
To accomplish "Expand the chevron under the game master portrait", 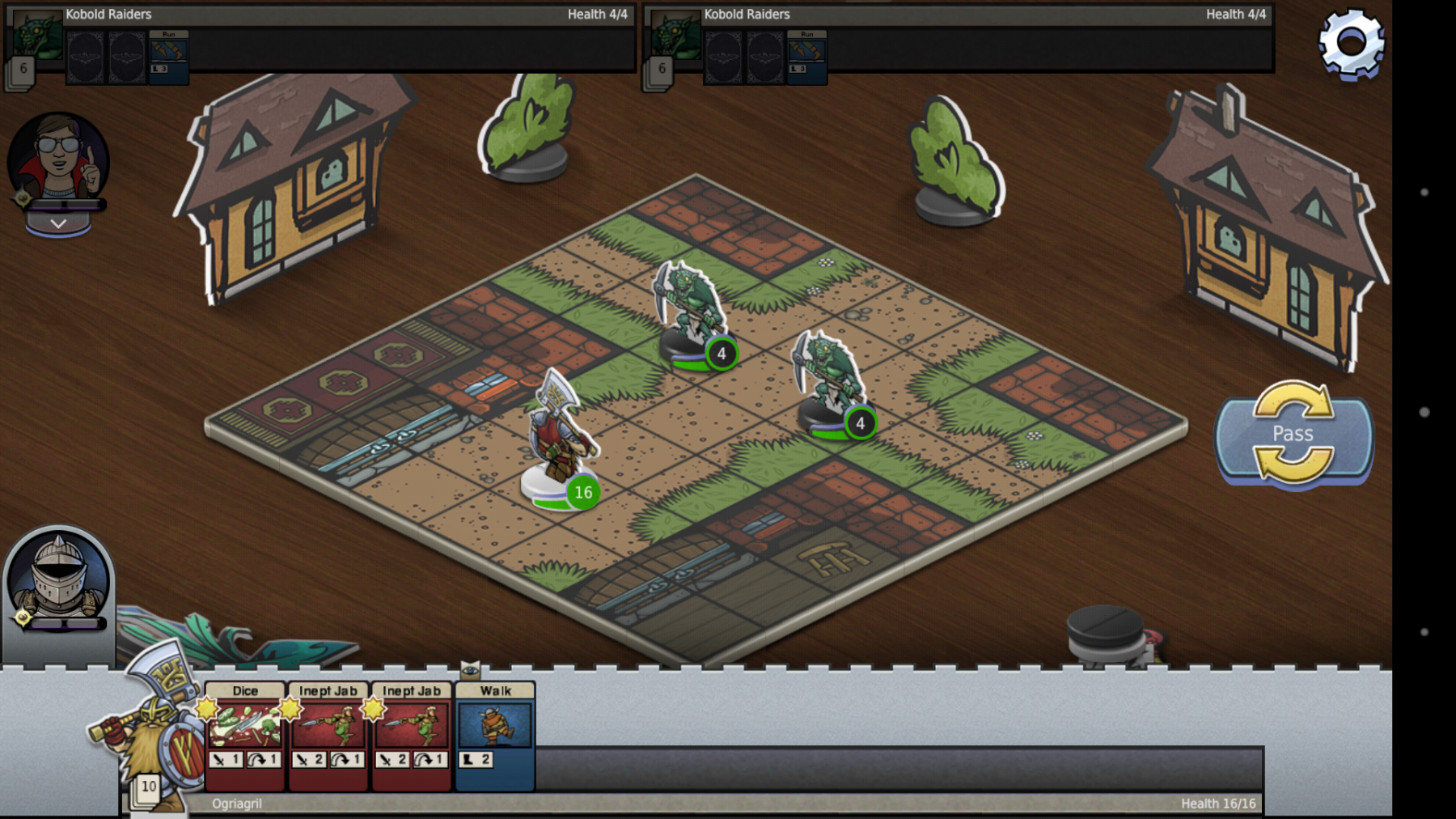I will click(58, 223).
